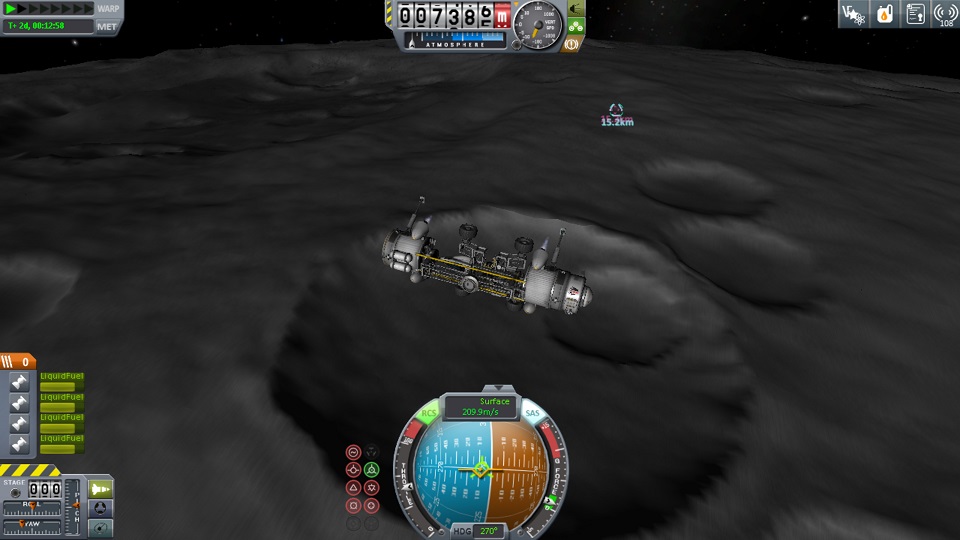Switch to staging mode with the rocket icon

click(x=101, y=488)
